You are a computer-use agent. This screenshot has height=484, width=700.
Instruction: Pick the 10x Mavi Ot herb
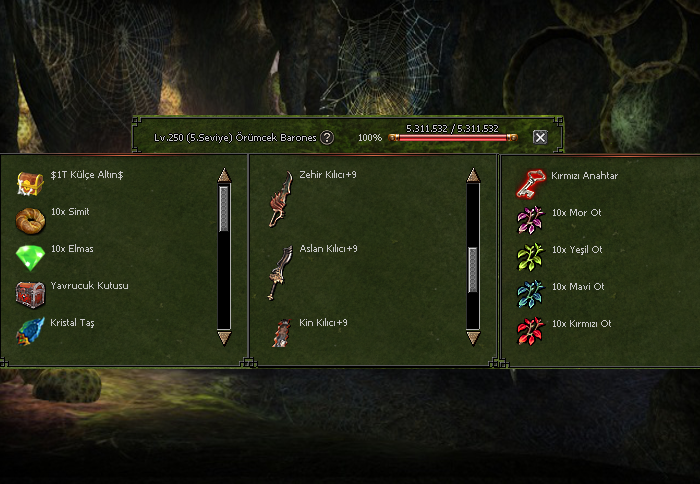pyautogui.click(x=529, y=293)
